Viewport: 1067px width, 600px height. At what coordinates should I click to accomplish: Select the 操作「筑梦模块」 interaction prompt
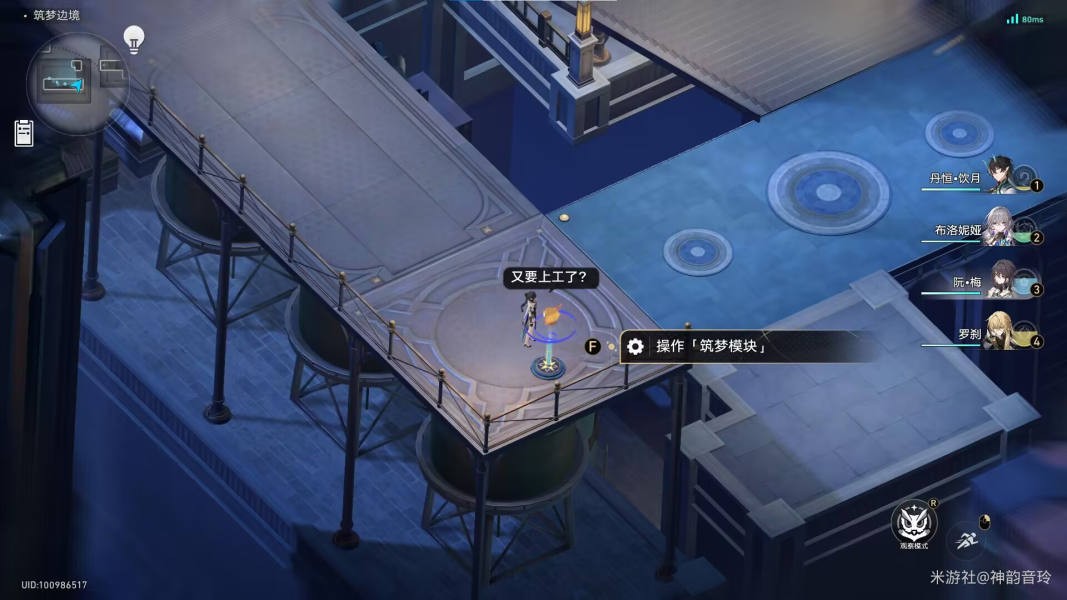pos(710,347)
